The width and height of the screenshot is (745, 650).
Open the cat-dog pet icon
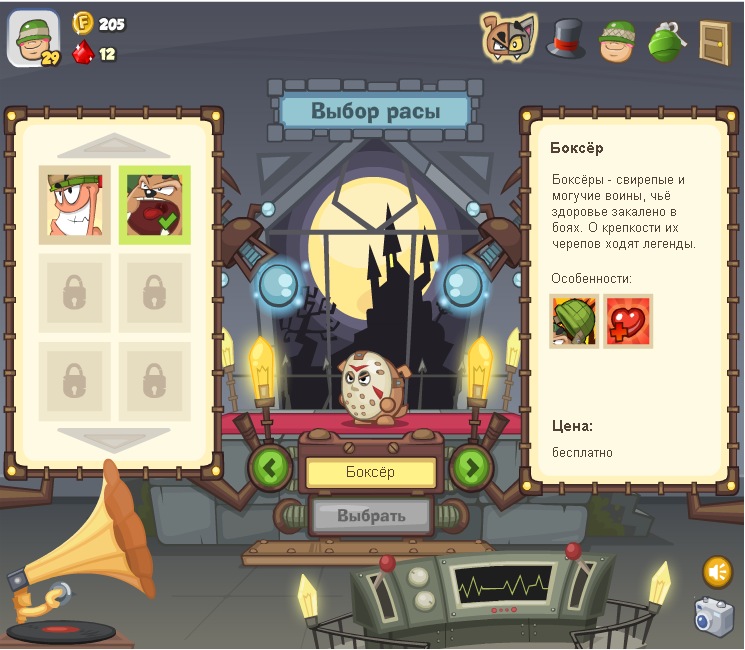(509, 38)
